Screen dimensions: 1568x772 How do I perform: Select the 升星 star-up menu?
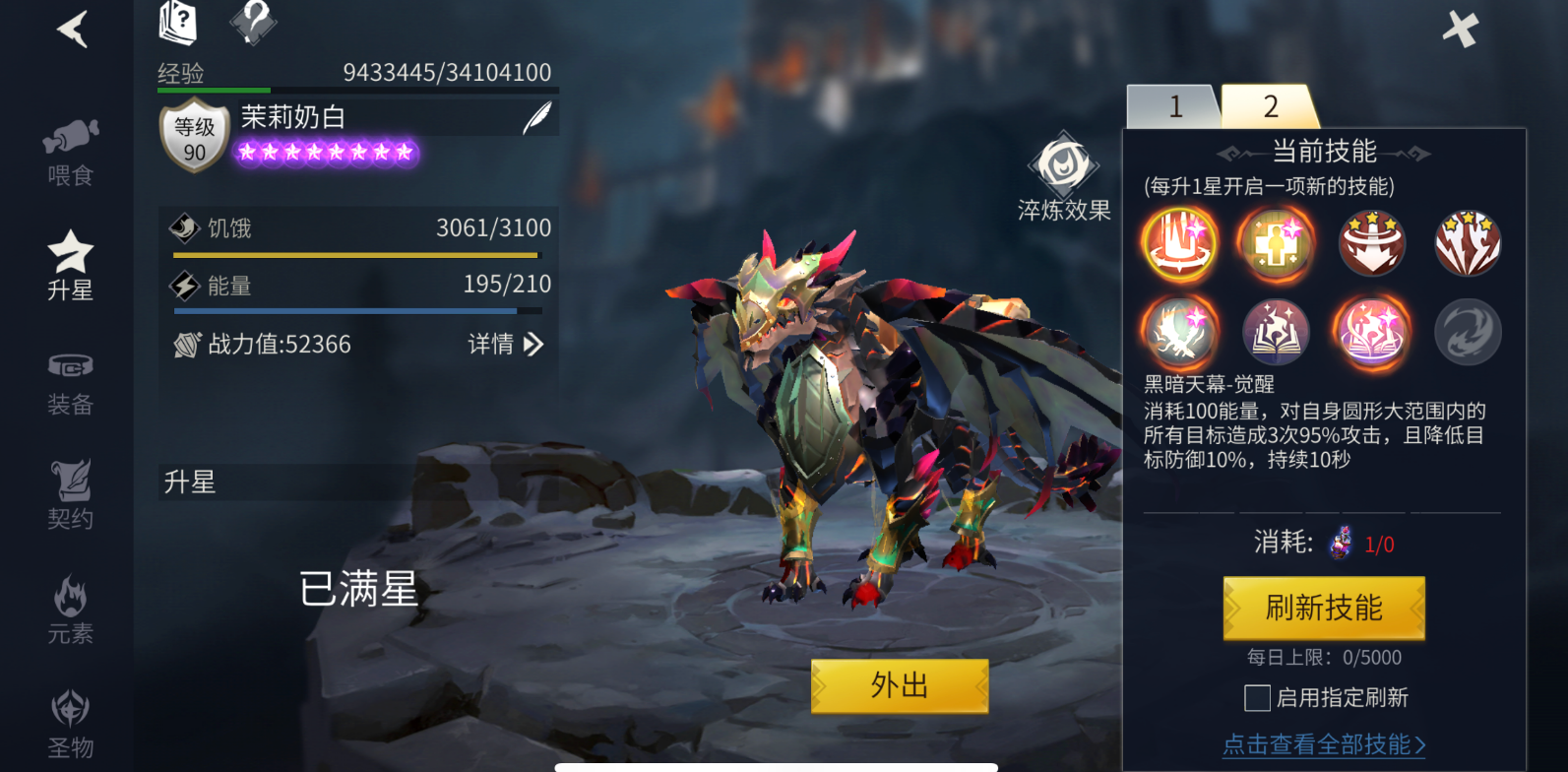[x=70, y=266]
